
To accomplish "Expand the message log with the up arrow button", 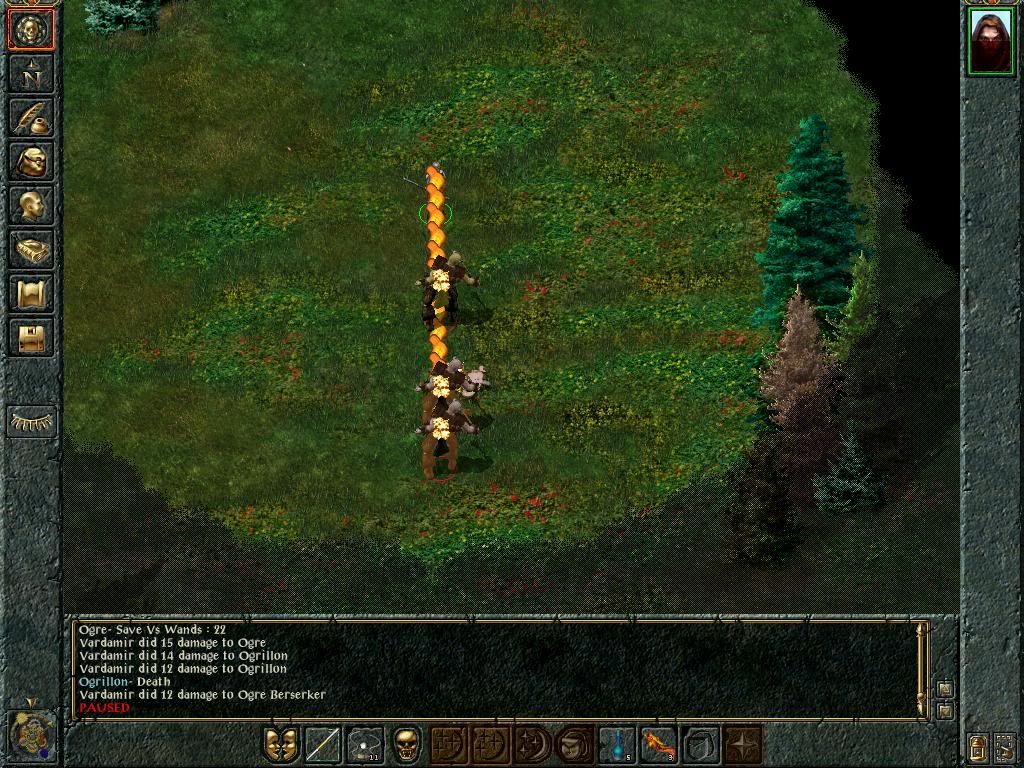I will coord(944,689).
